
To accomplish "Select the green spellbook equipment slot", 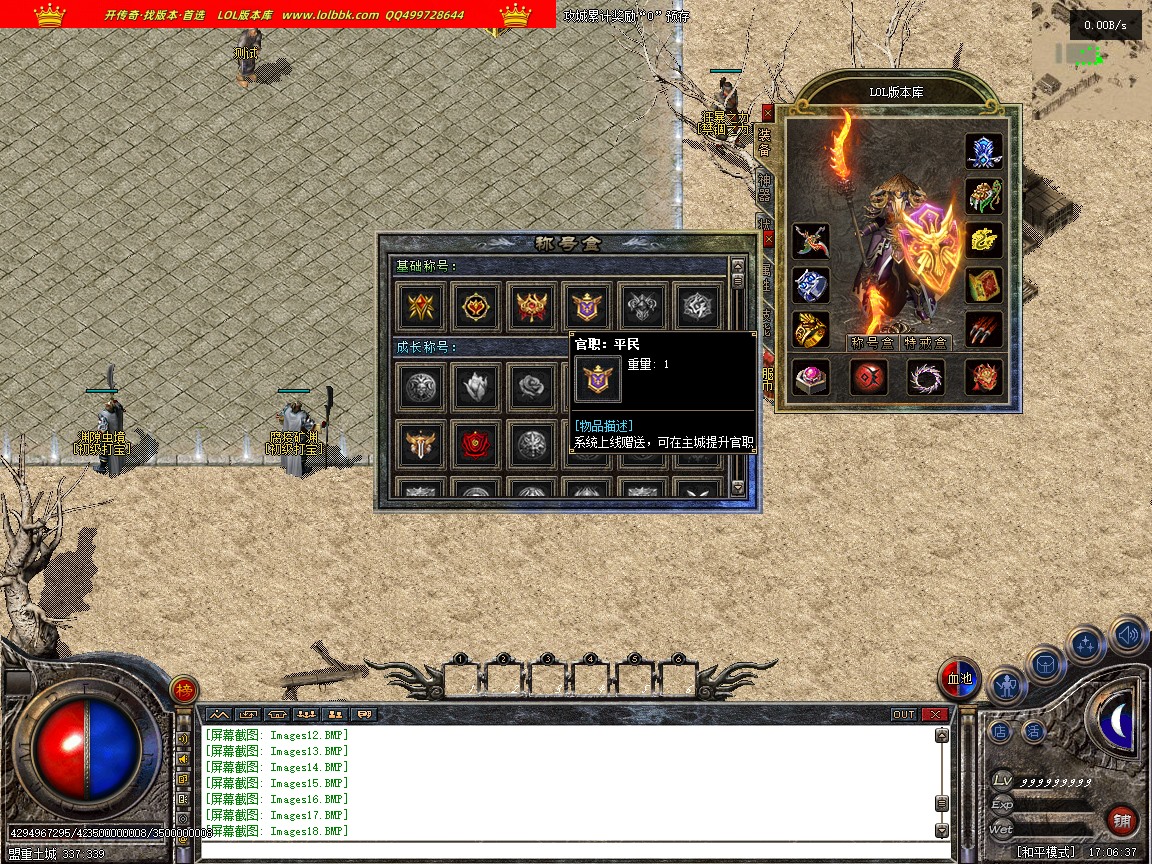I will pos(984,284).
